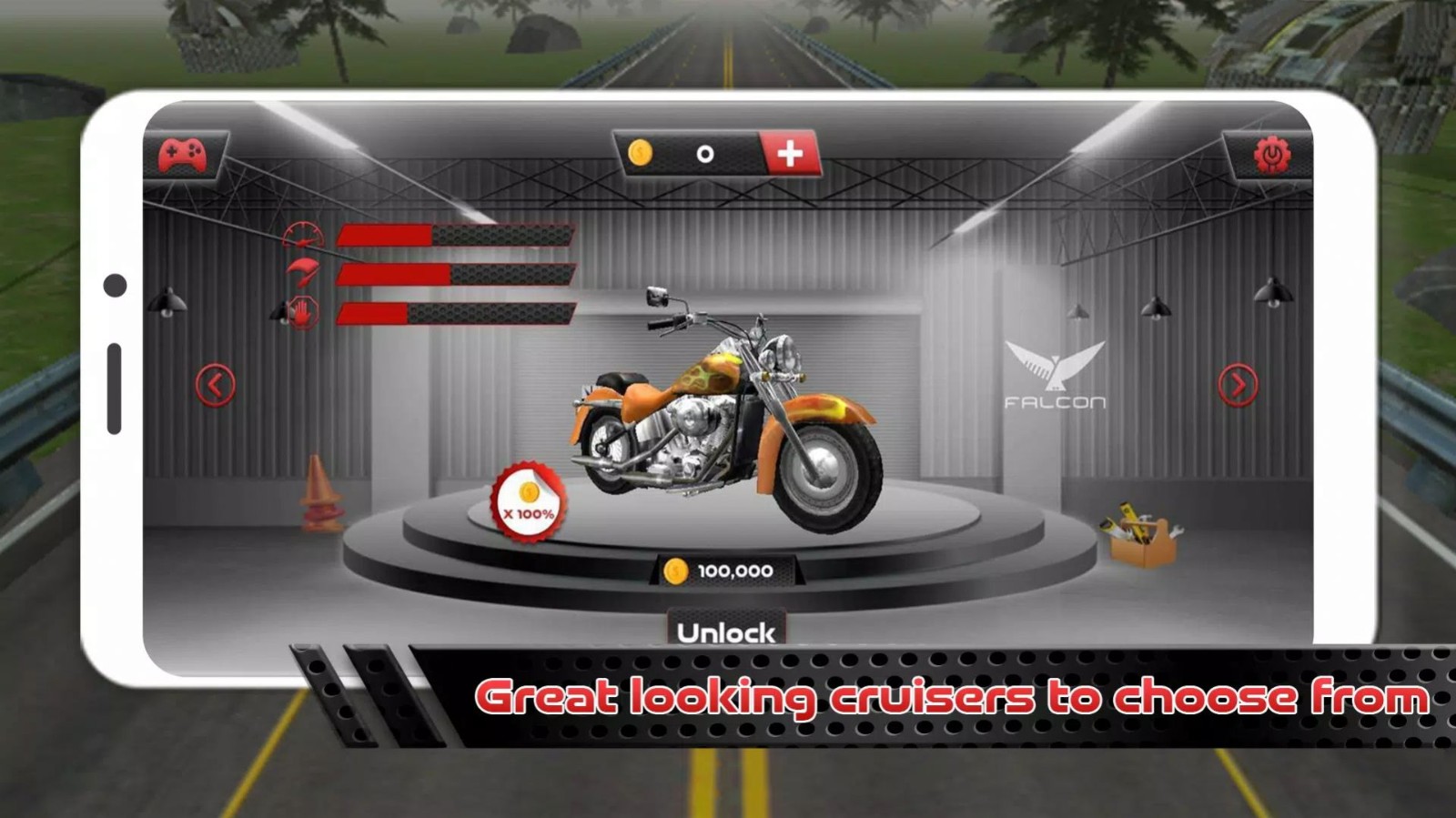Image resolution: width=1456 pixels, height=818 pixels.
Task: Click the speedometer speed stat icon
Action: (x=305, y=233)
